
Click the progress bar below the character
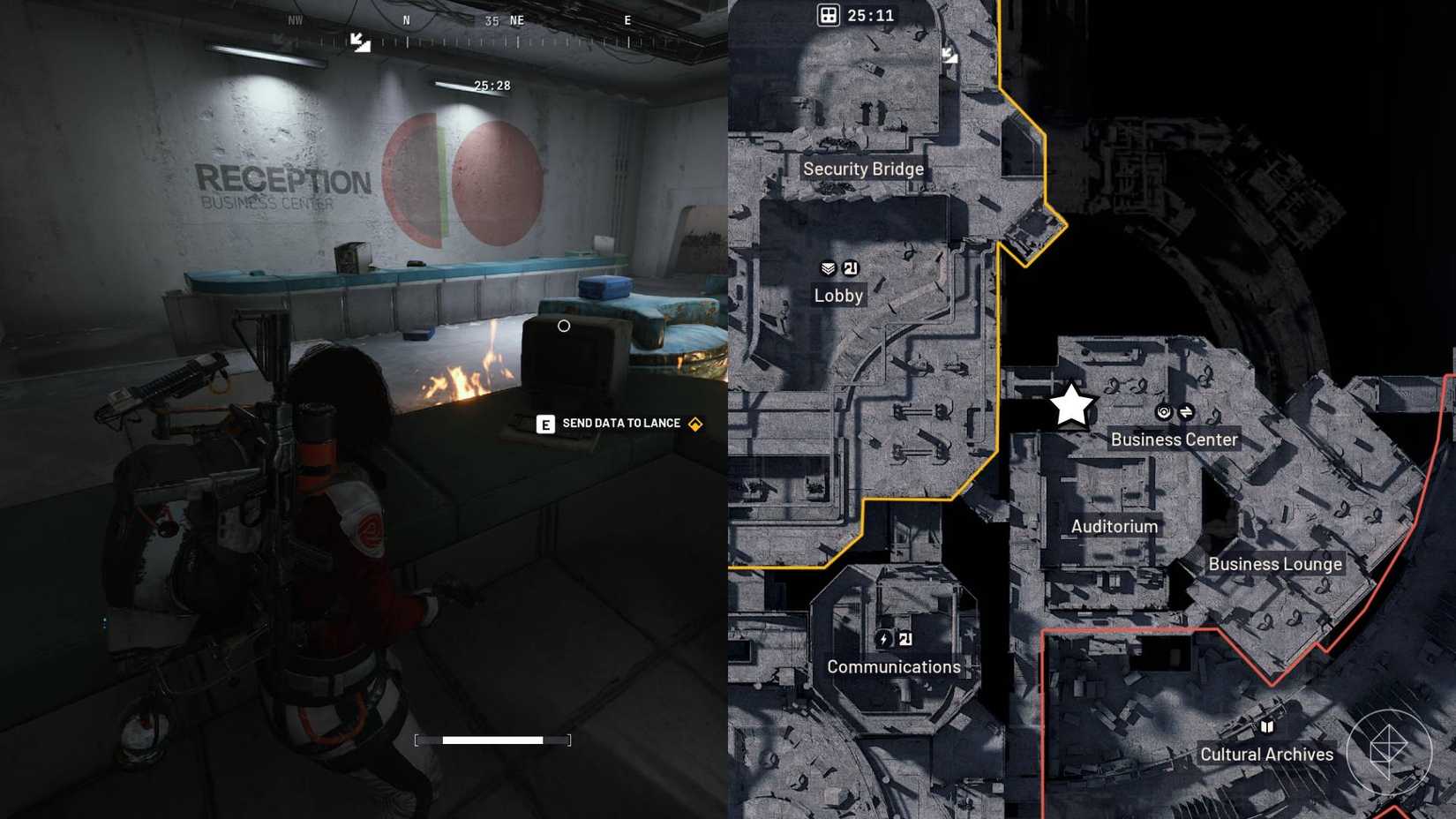(494, 740)
